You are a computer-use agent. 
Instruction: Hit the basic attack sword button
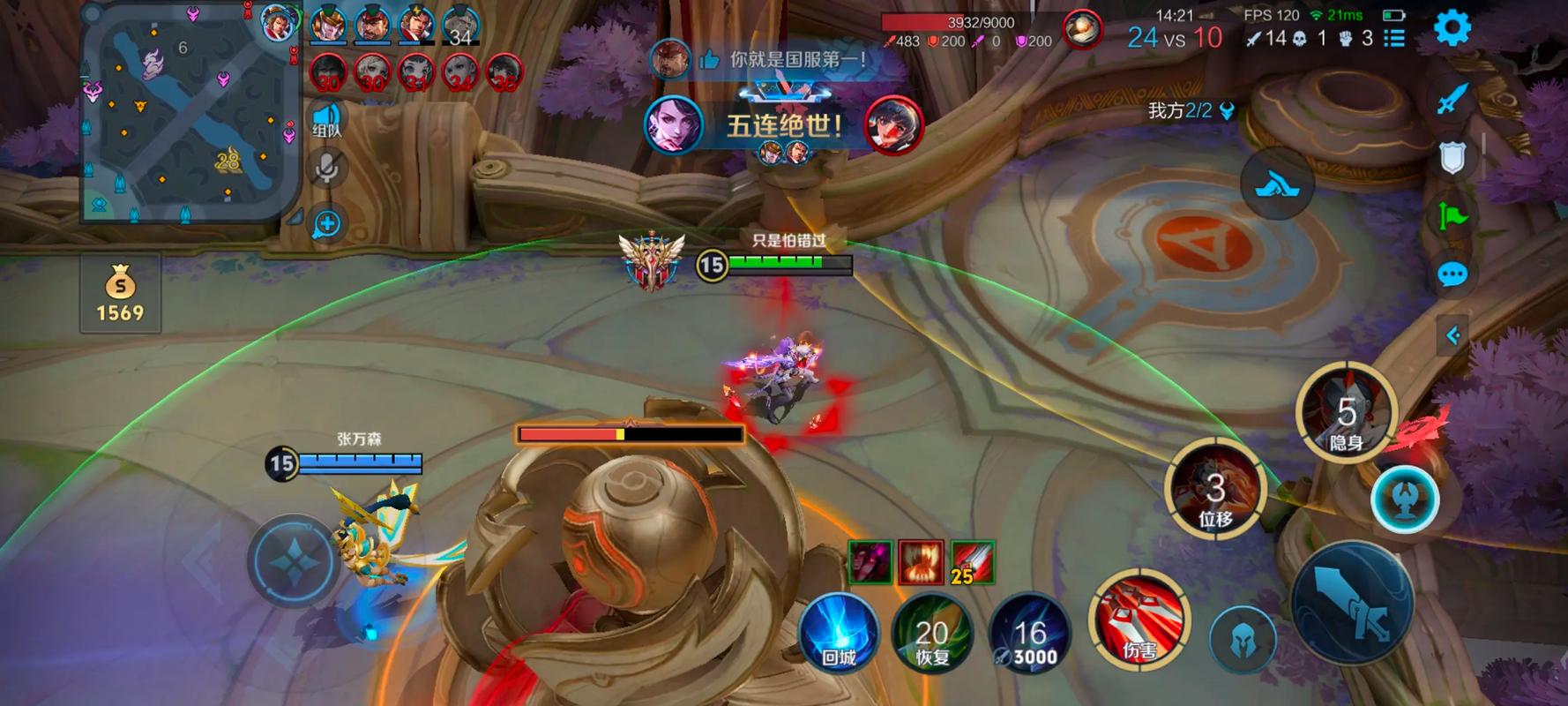(x=1352, y=603)
